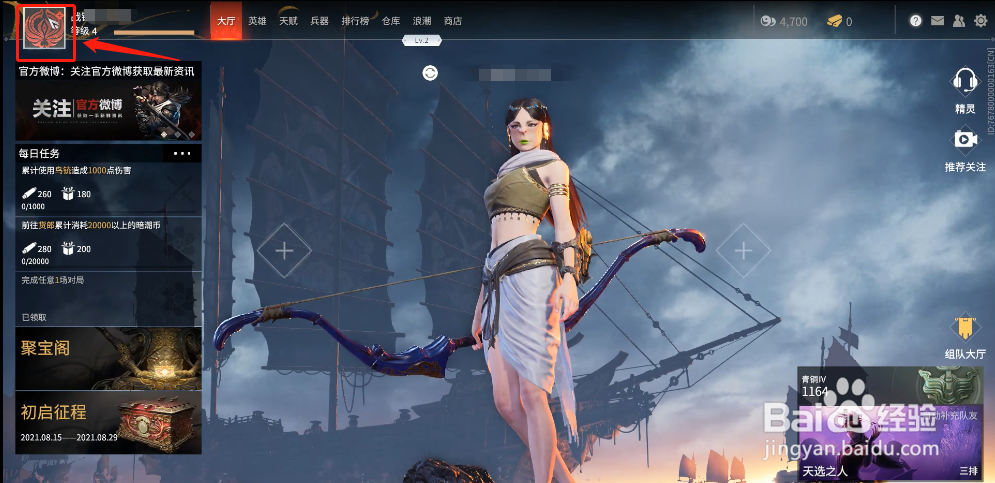This screenshot has width=995, height=483.
Task: Open the friends list icon
Action: tap(959, 21)
